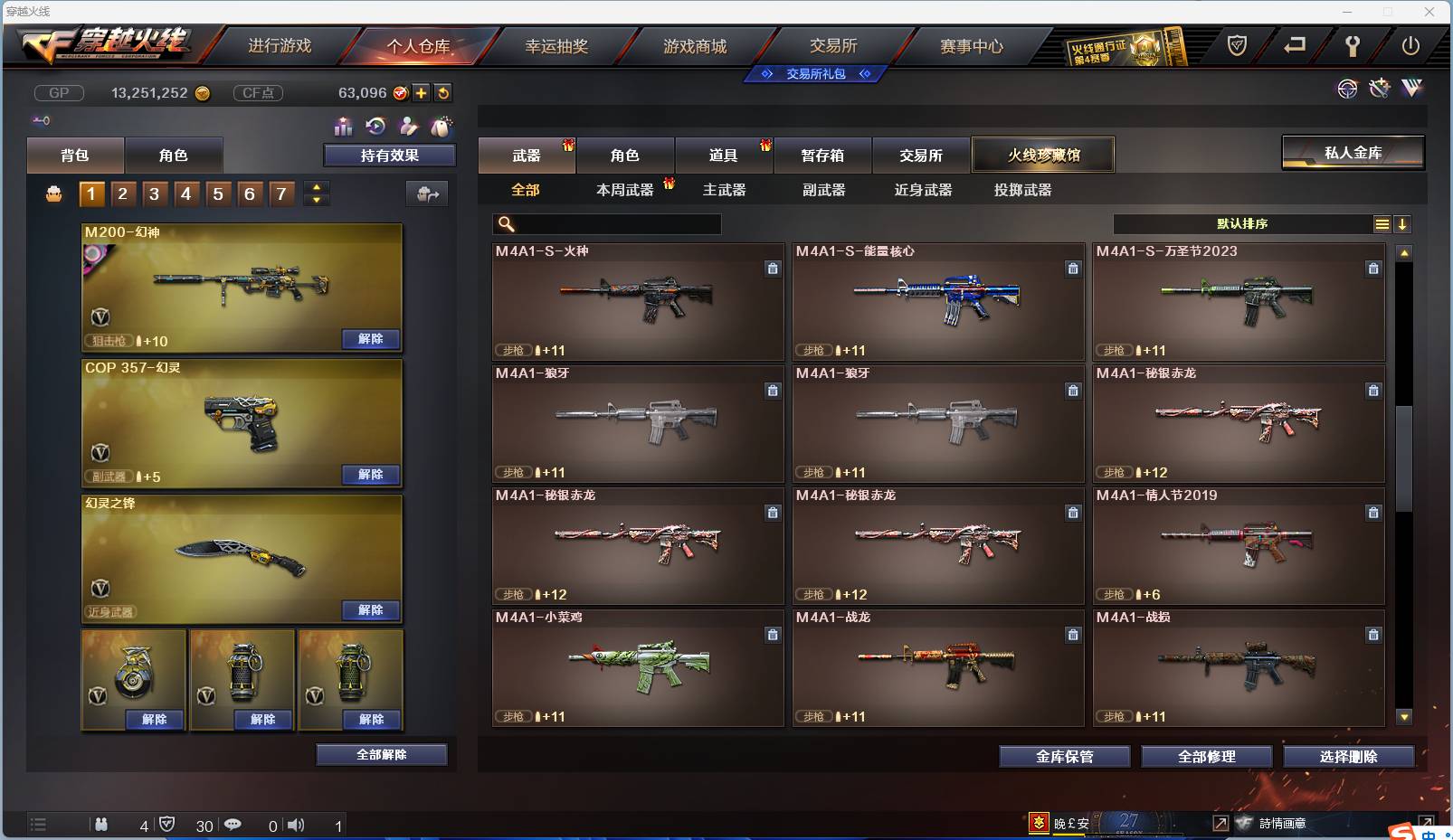This screenshot has height=840, width=1453.
Task: Click the refresh icon beside CF point balance
Action: click(442, 92)
